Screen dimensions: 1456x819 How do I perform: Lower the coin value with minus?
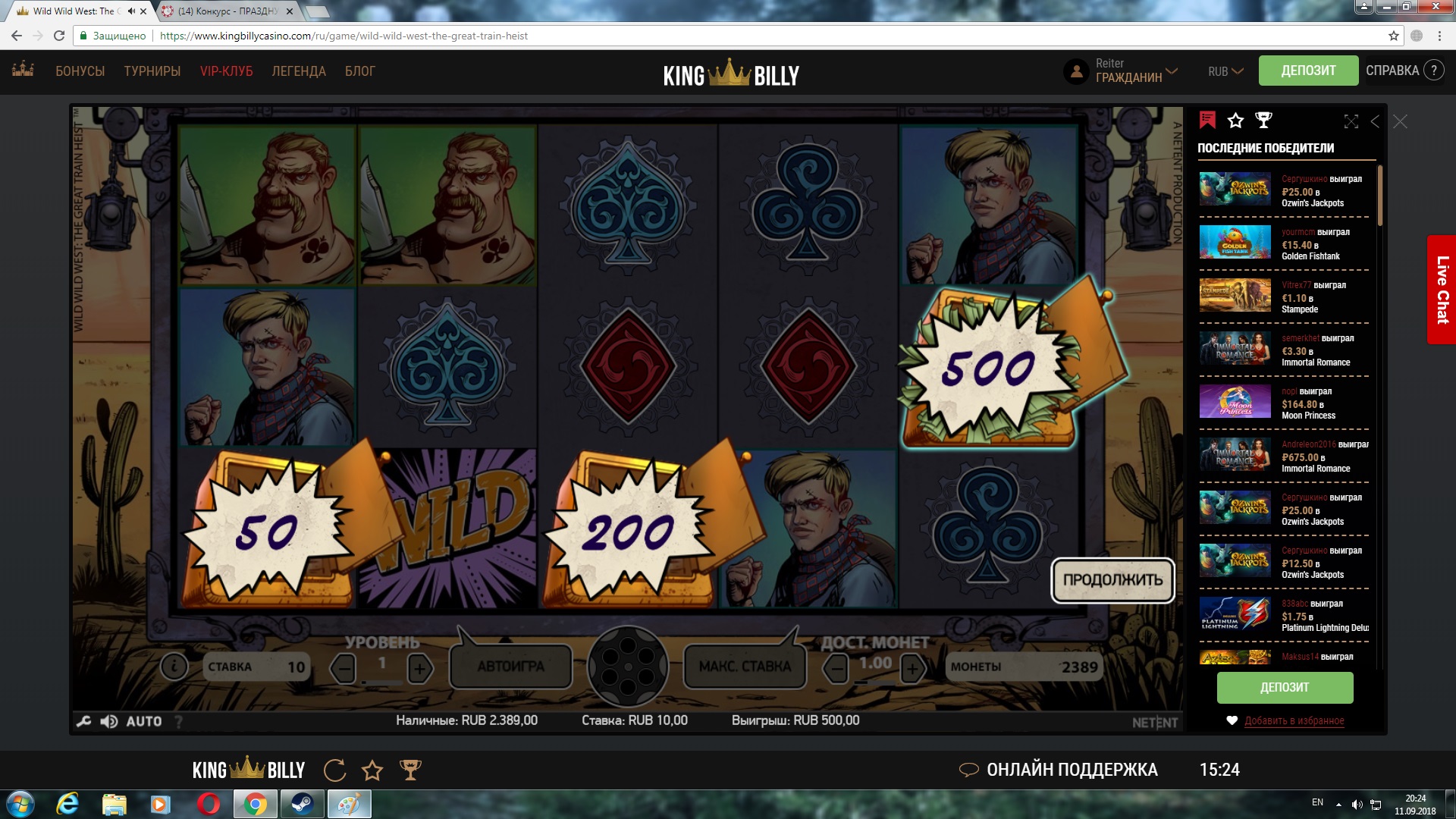click(836, 668)
